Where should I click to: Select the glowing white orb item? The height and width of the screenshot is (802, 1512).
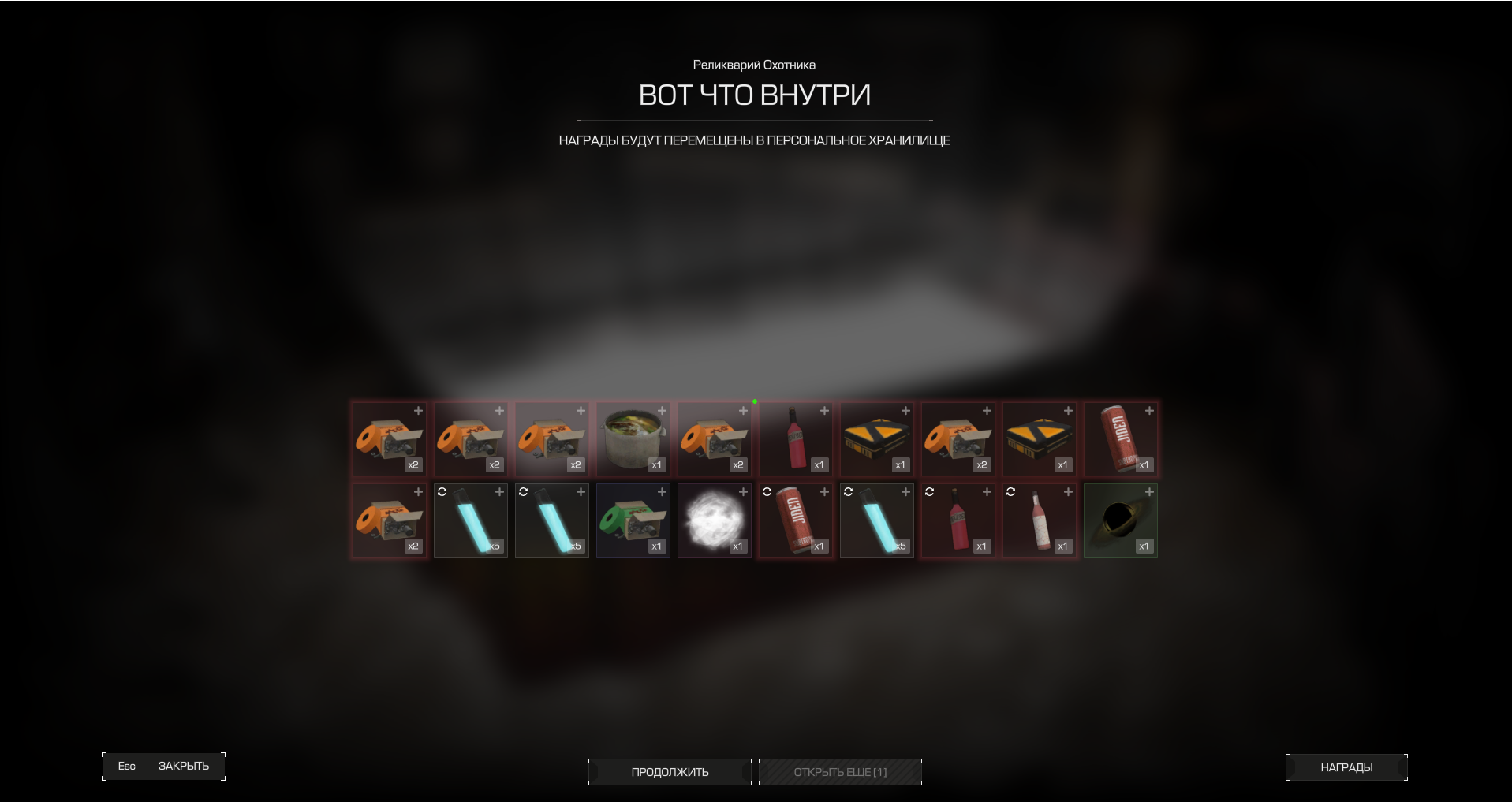pos(714,520)
